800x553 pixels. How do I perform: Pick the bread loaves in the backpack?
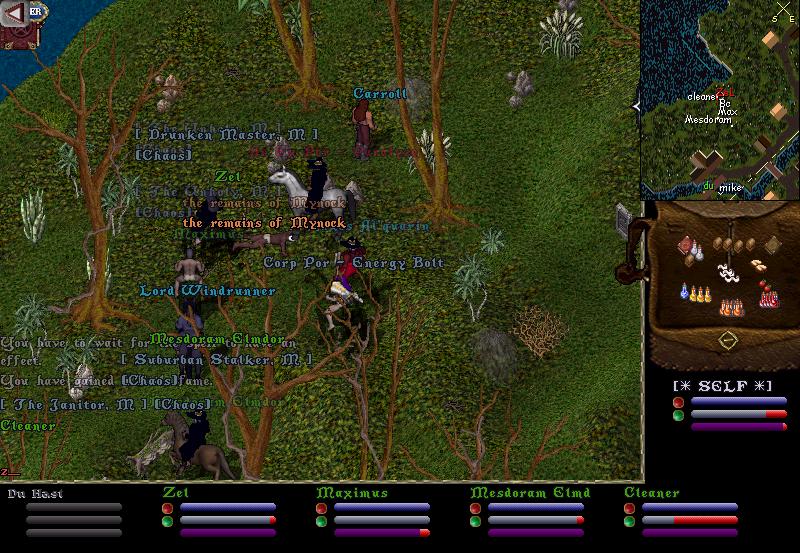756,265
